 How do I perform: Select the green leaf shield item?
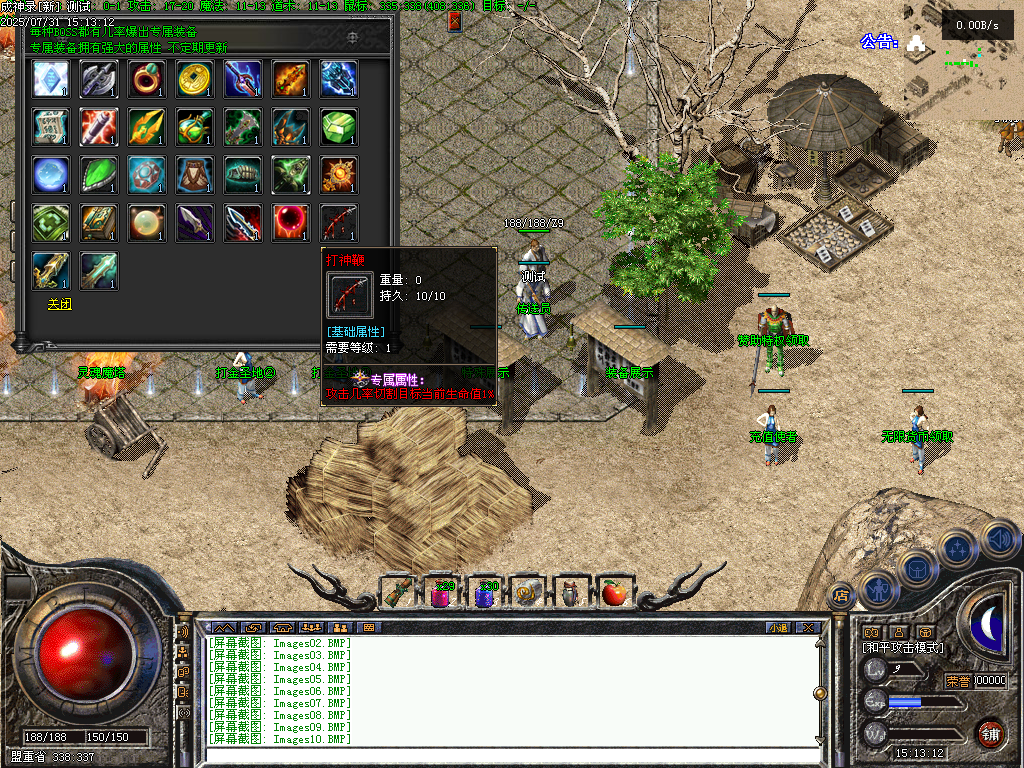tap(99, 175)
